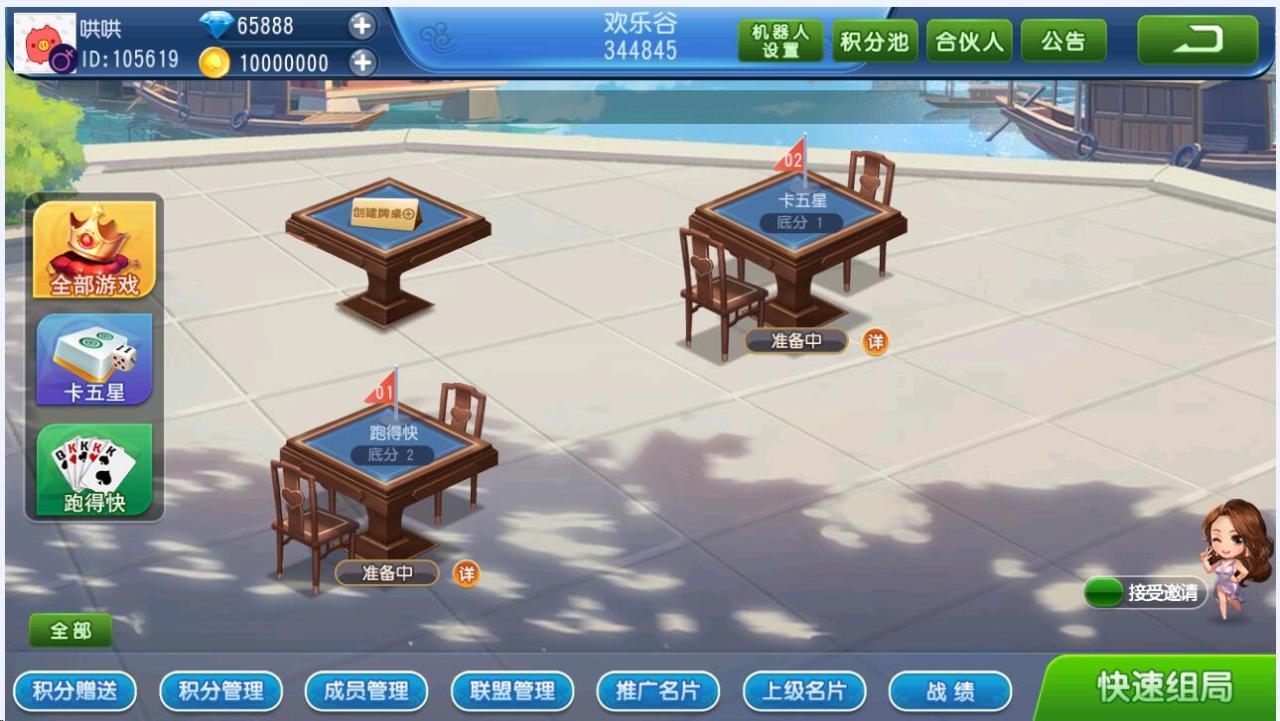Open 机器人设置 robot settings
Image resolution: width=1280 pixels, height=721 pixels.
coord(781,41)
